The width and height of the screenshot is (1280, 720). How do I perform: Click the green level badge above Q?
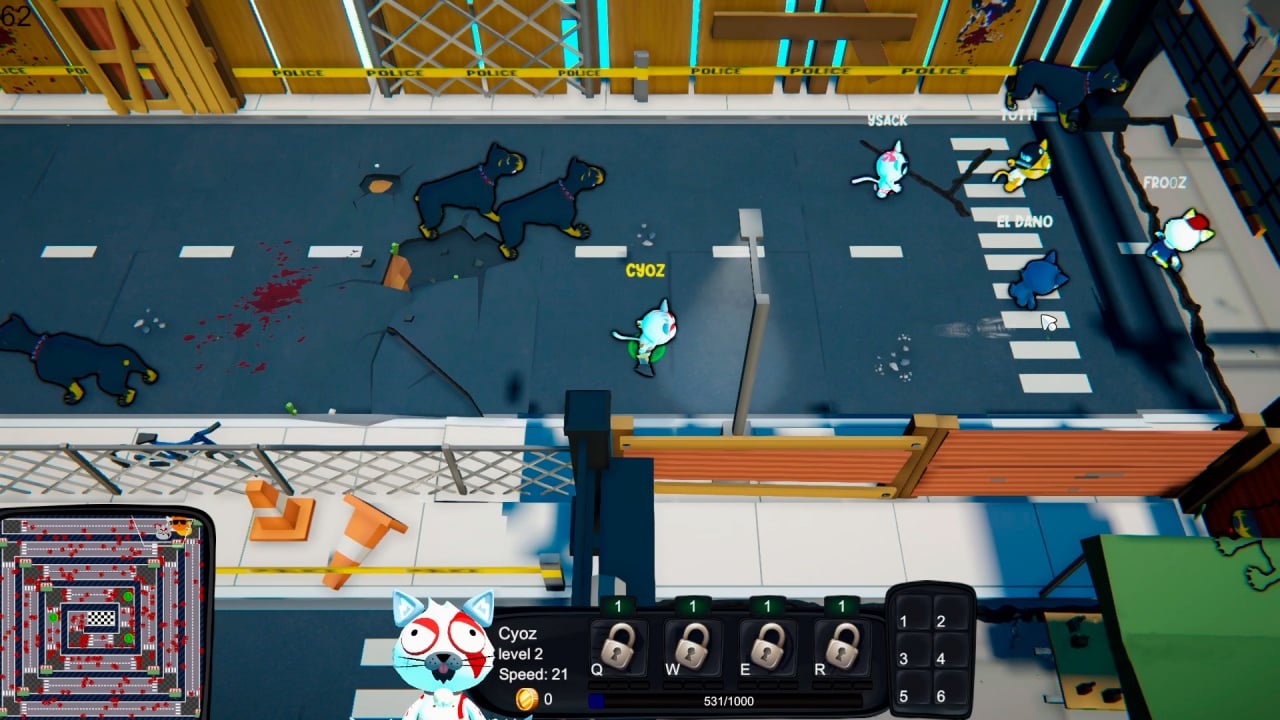[x=618, y=606]
